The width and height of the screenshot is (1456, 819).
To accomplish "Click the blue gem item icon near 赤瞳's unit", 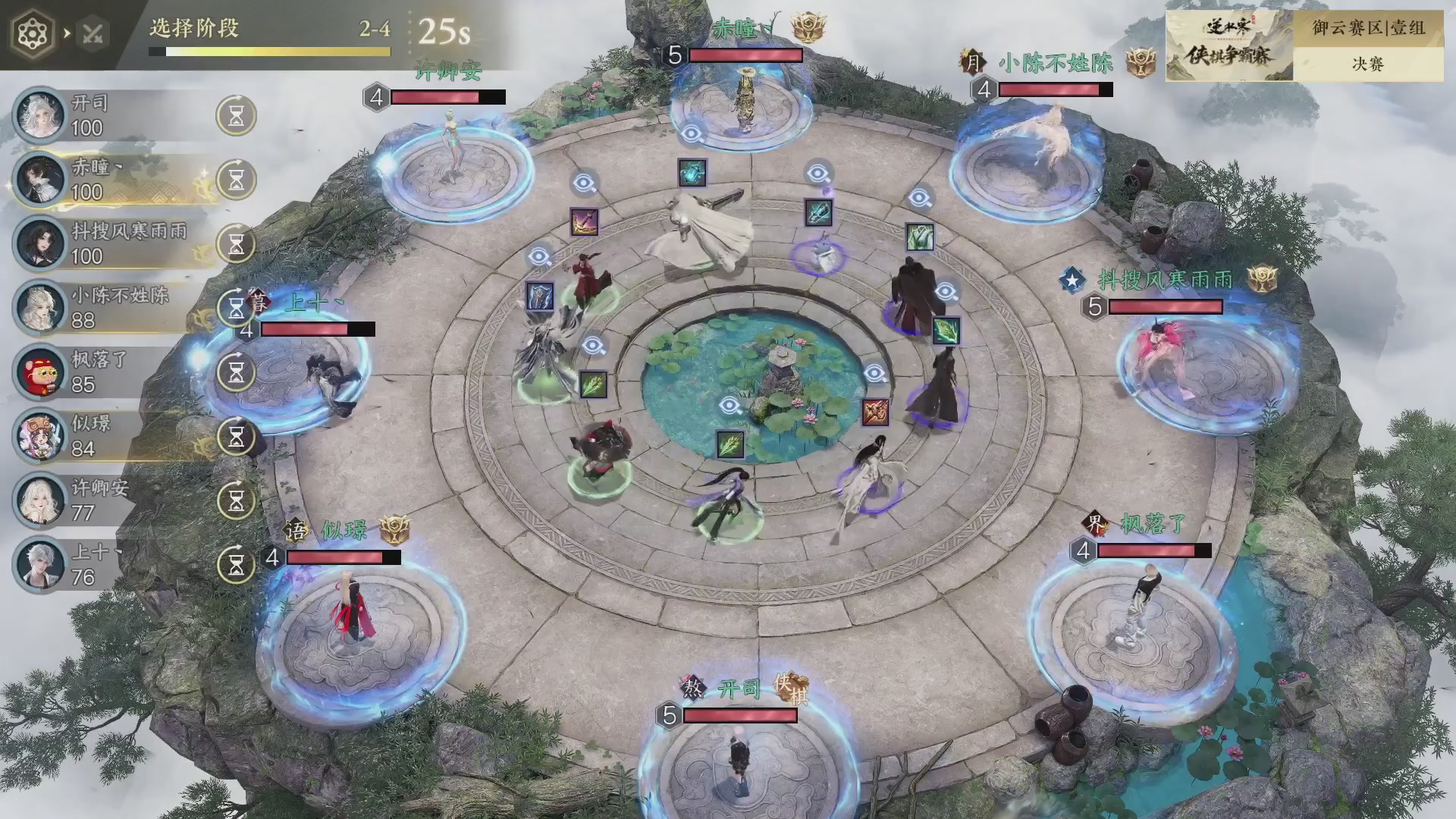I will click(x=694, y=173).
